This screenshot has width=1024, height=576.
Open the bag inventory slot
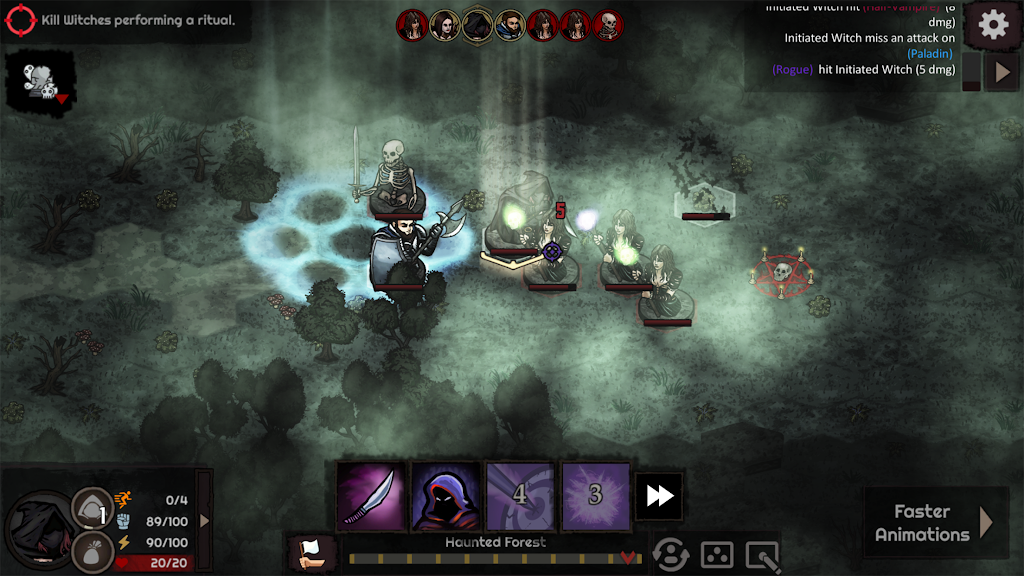coord(90,552)
